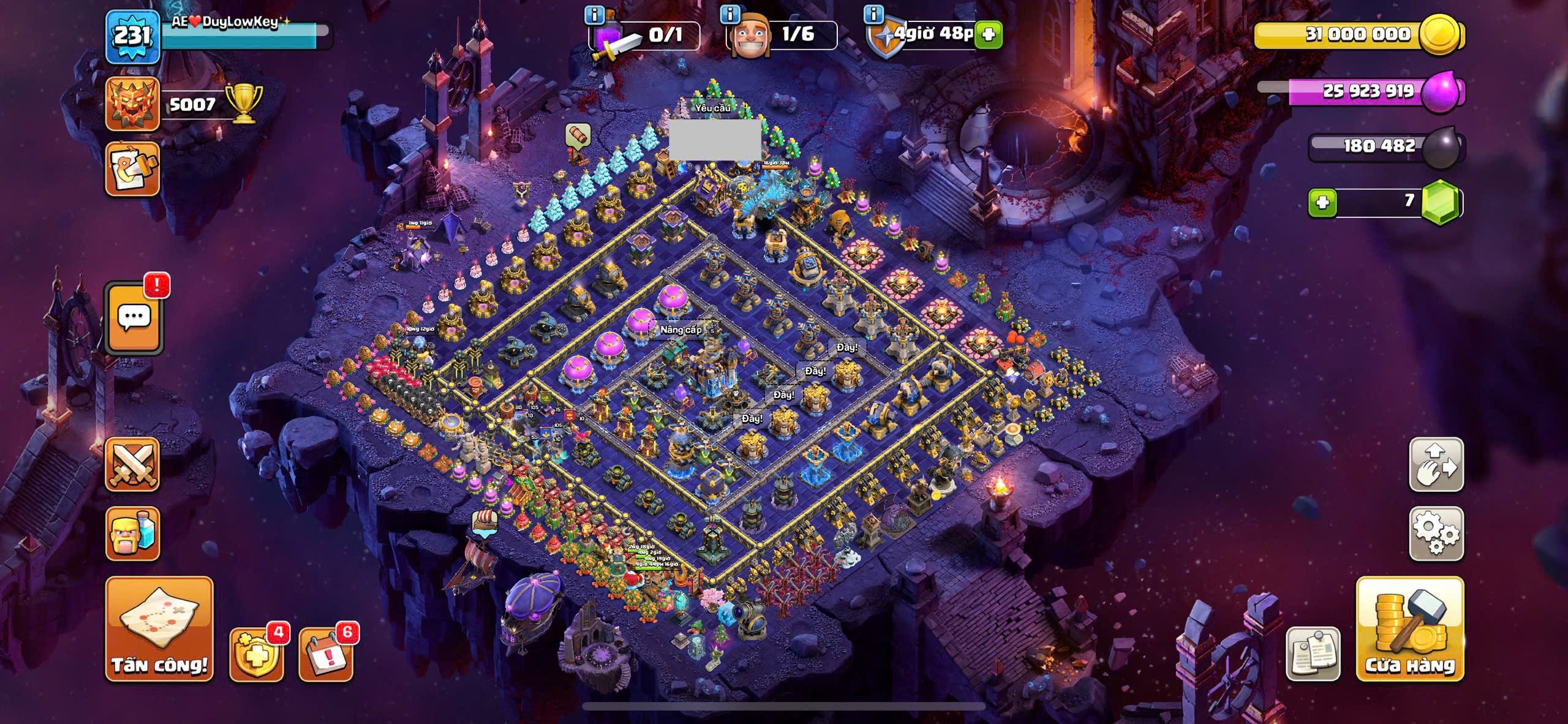The width and height of the screenshot is (1568, 724).
Task: Open the settings gears menu
Action: 1436,534
